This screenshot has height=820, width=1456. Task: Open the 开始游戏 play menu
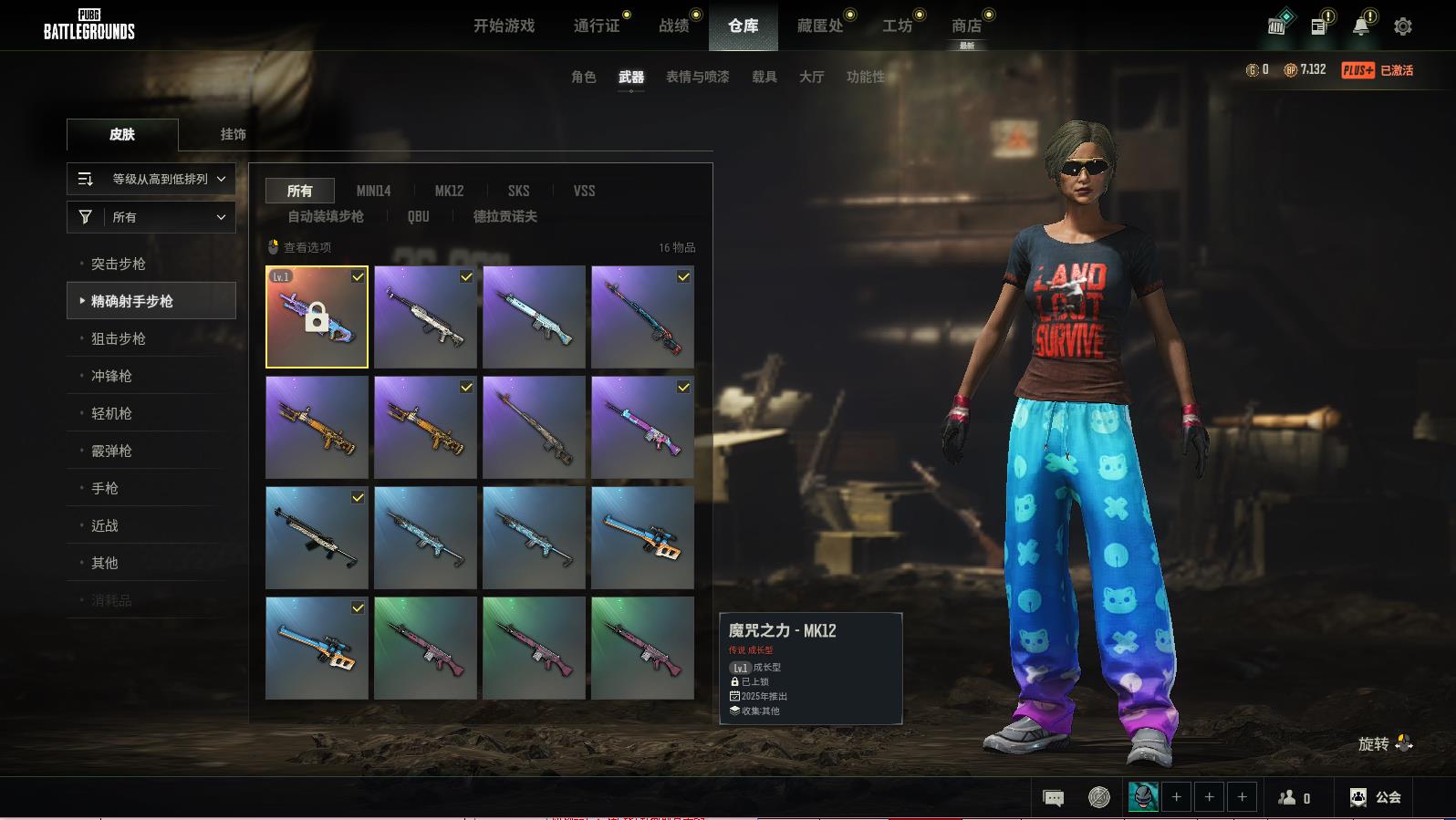click(x=504, y=26)
